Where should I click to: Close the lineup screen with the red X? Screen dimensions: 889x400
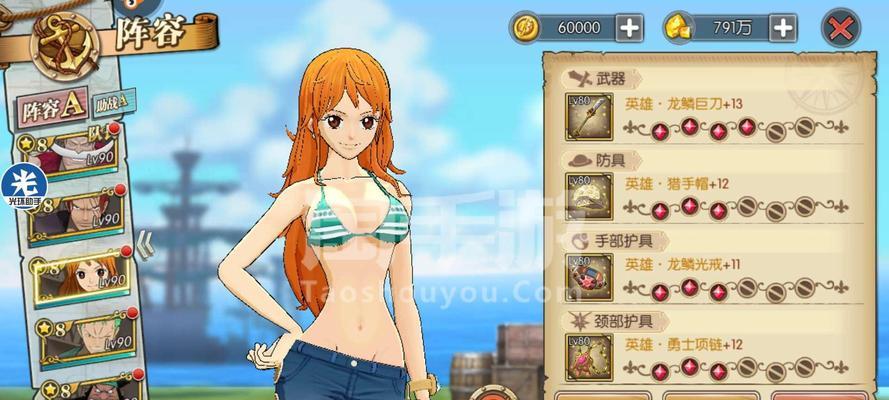(x=843, y=28)
